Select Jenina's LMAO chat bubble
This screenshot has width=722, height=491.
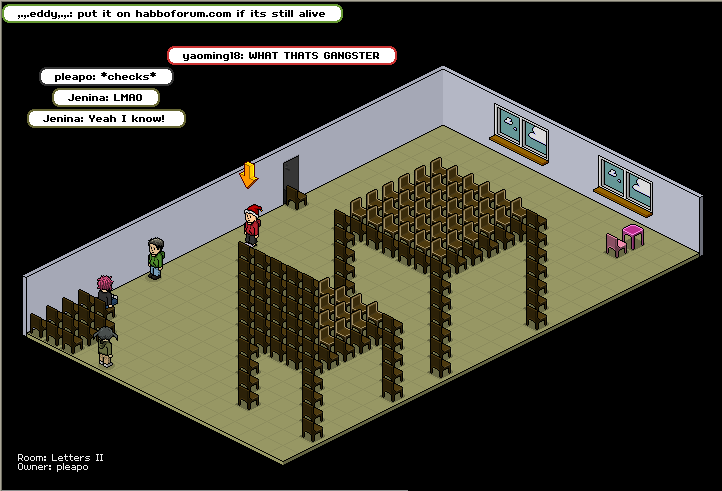point(106,98)
